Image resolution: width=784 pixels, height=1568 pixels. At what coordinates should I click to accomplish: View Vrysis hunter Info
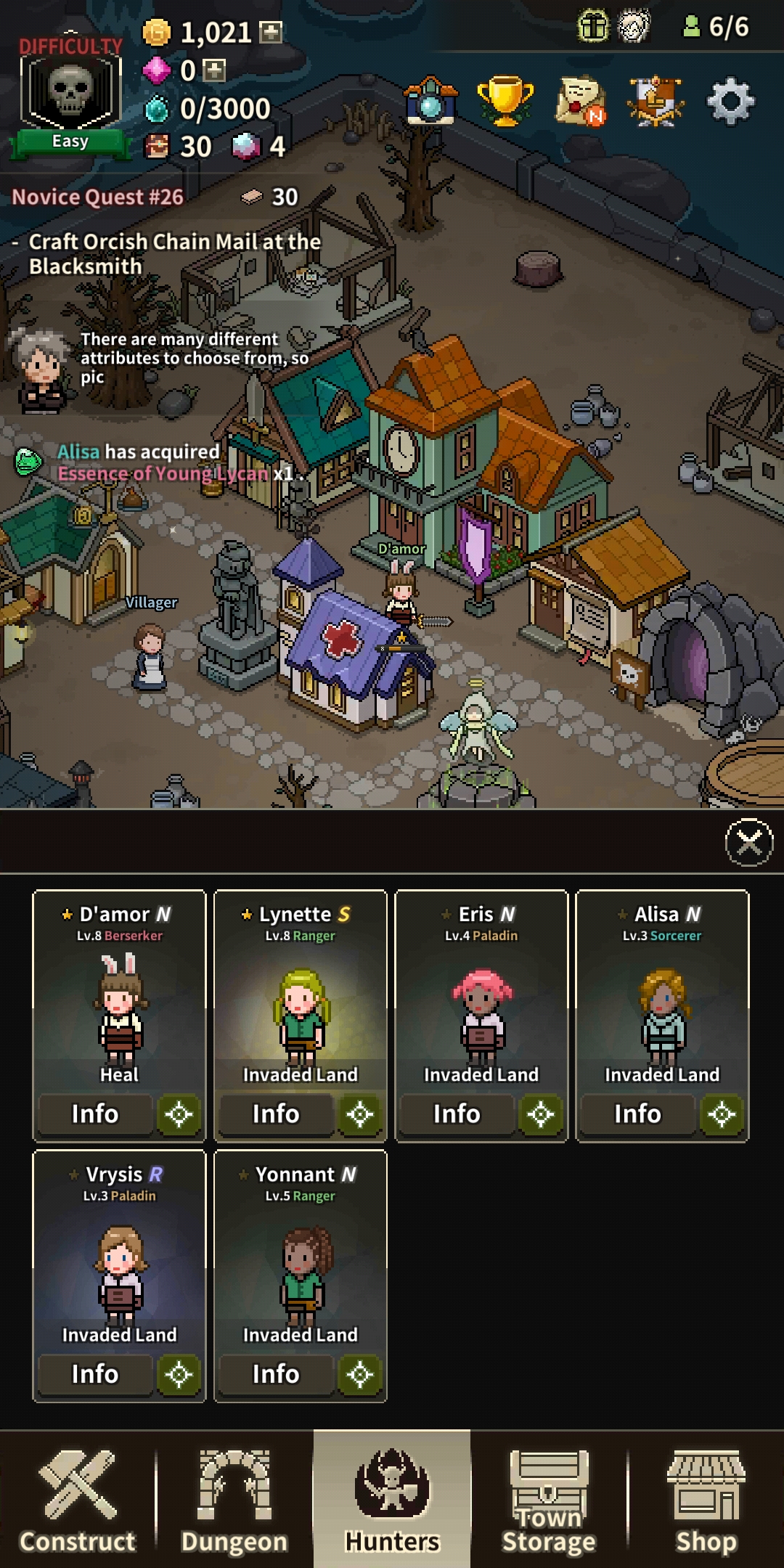[x=95, y=1373]
